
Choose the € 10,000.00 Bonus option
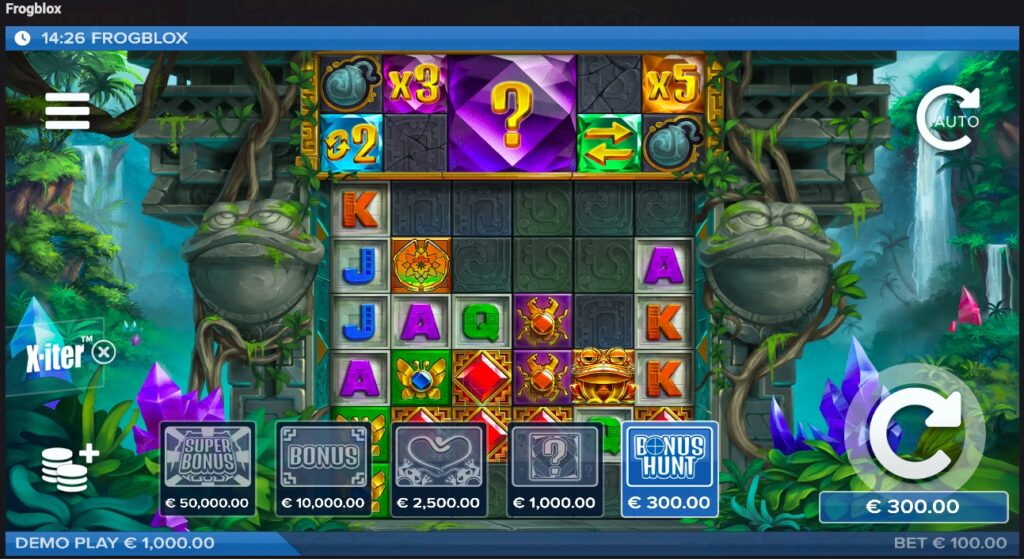tap(323, 468)
